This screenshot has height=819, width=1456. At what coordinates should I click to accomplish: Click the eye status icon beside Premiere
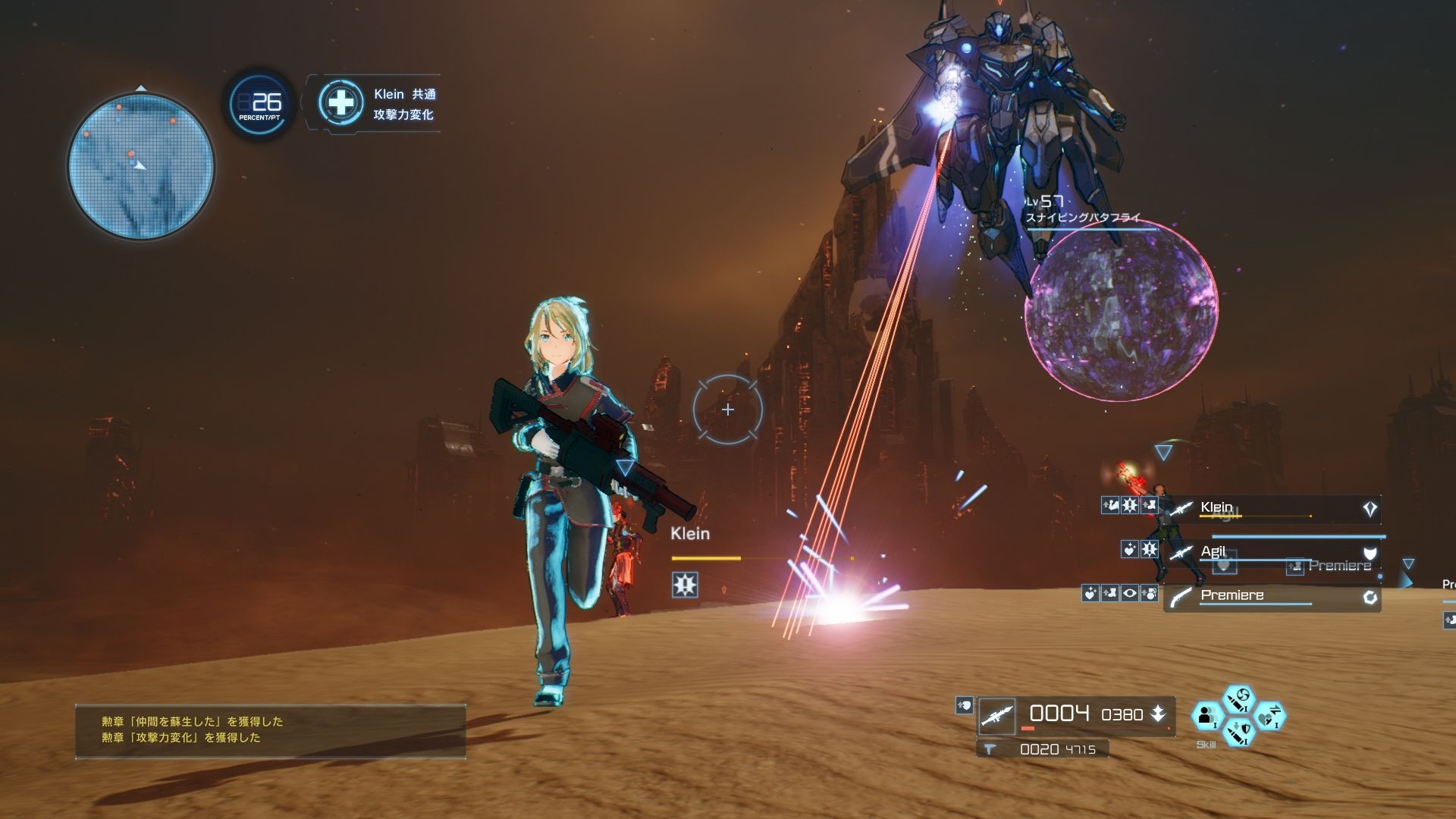click(x=1129, y=593)
